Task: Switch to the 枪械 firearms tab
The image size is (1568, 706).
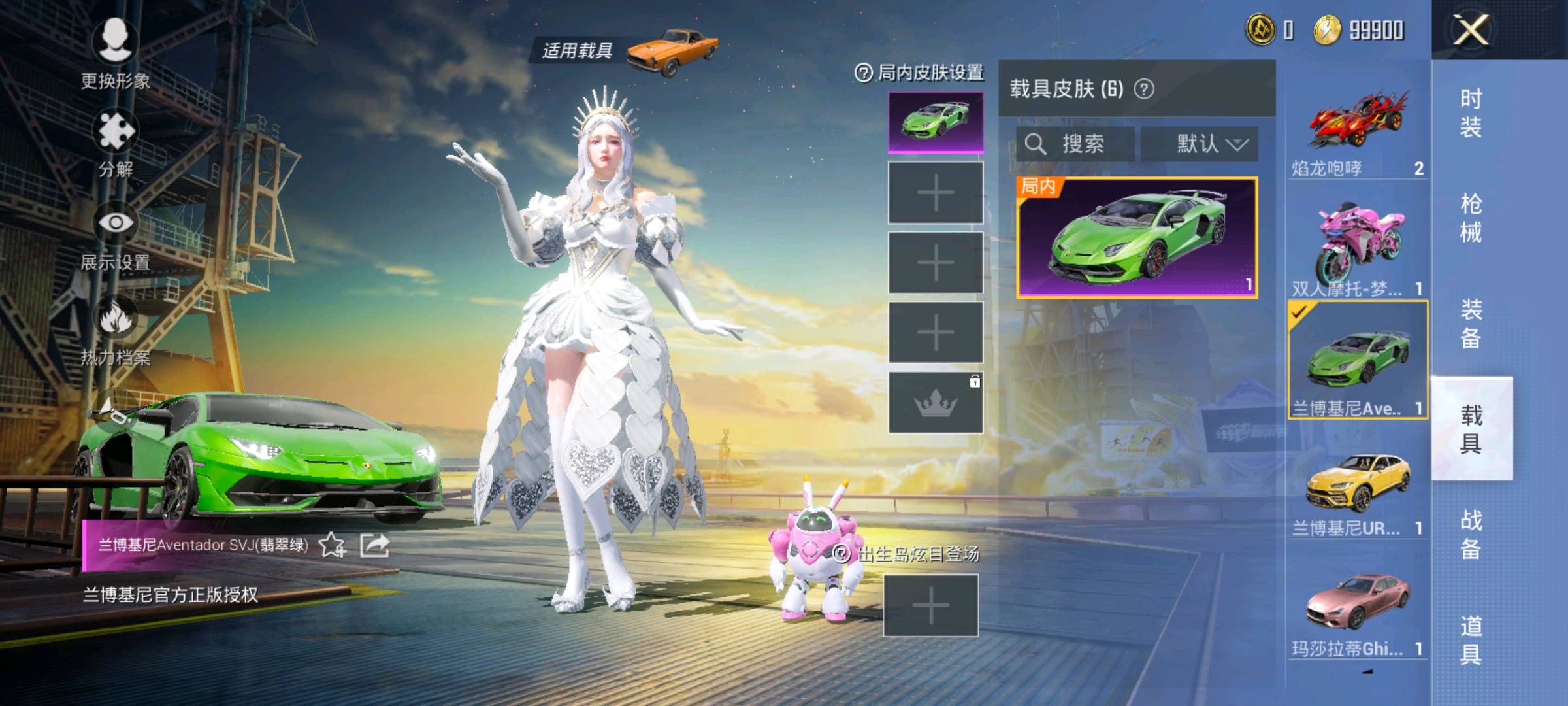Action: (1471, 218)
